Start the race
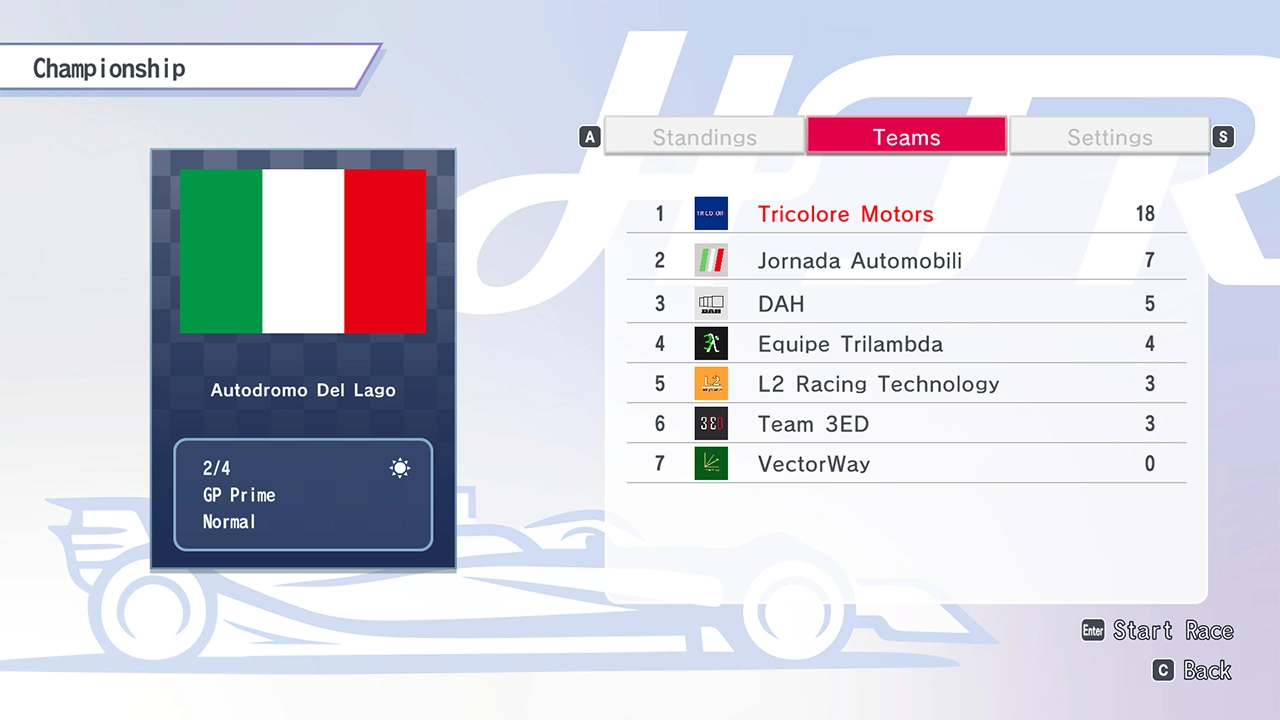Image resolution: width=1280 pixels, height=720 pixels. tap(1158, 630)
